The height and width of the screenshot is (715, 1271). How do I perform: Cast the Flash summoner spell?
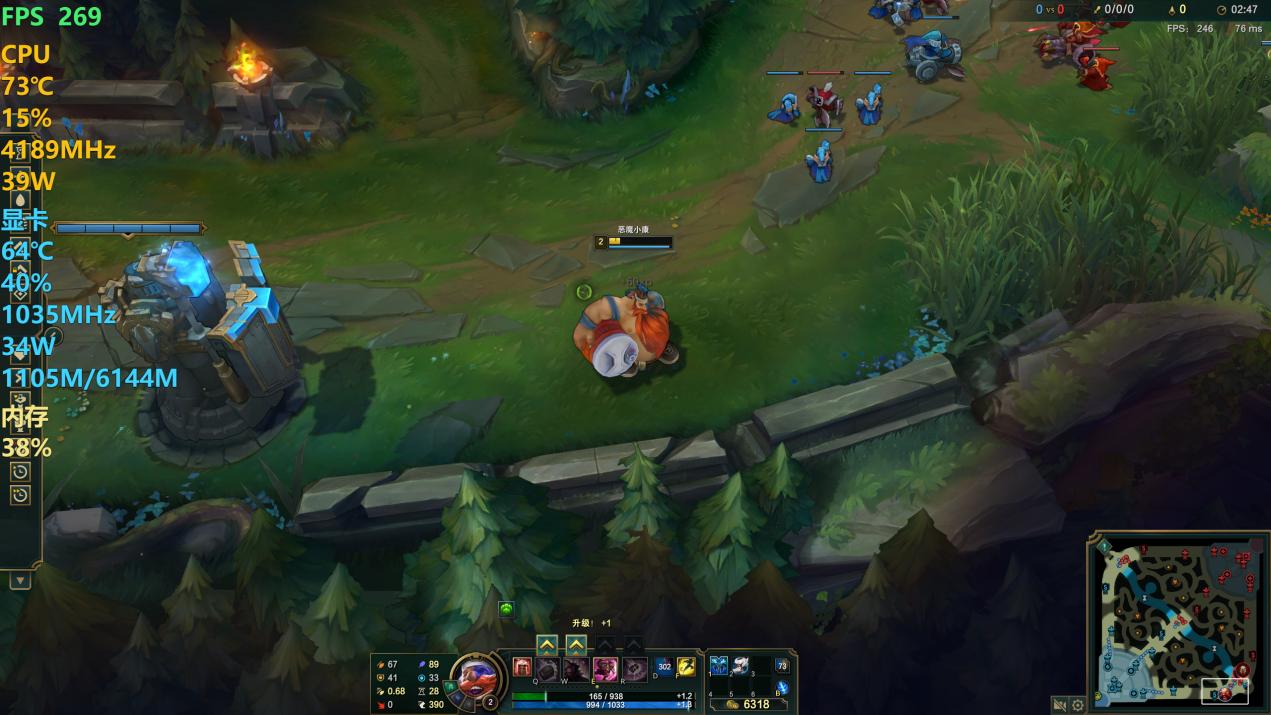(686, 666)
